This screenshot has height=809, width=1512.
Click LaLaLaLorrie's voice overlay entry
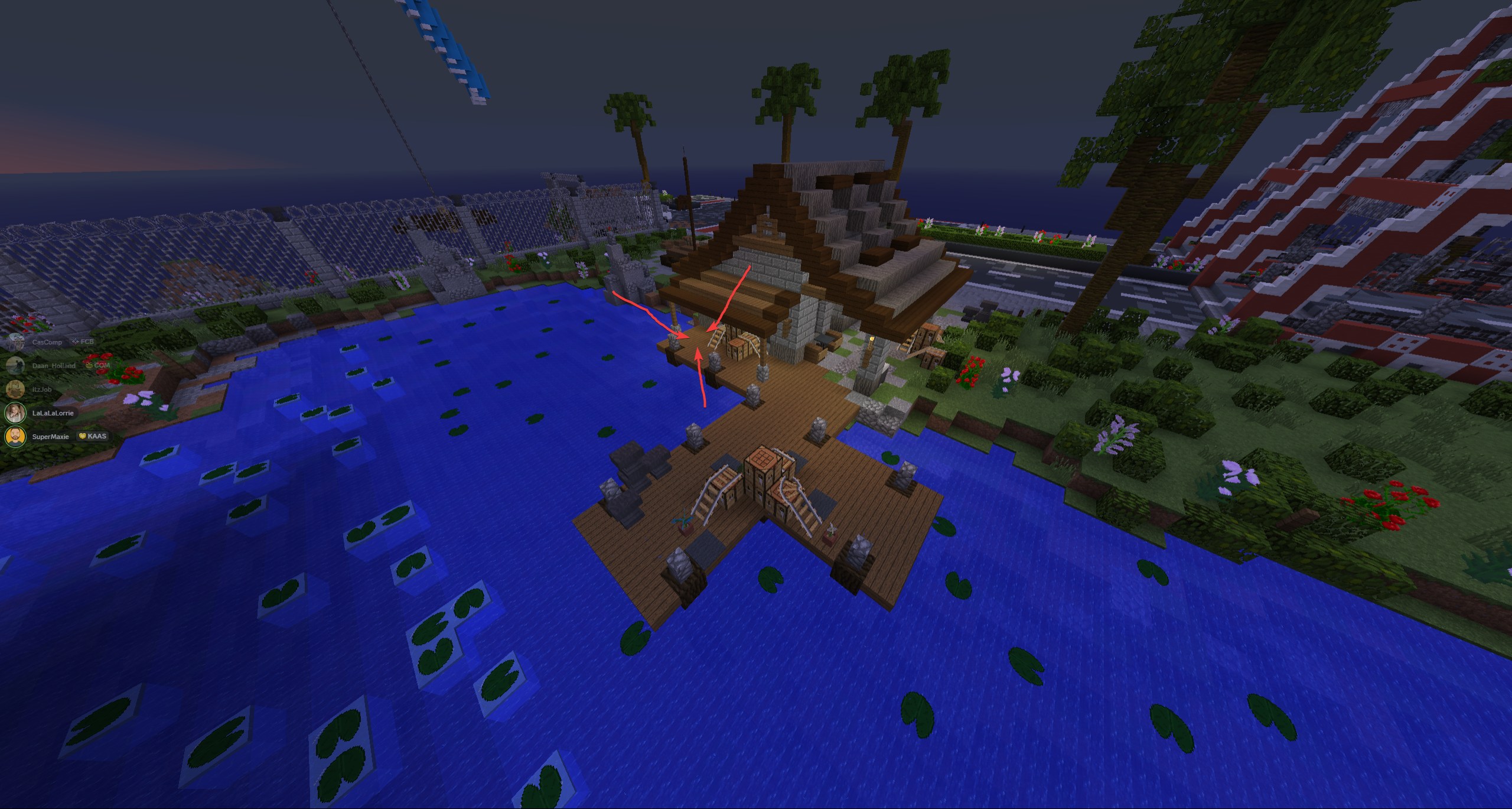[53, 413]
